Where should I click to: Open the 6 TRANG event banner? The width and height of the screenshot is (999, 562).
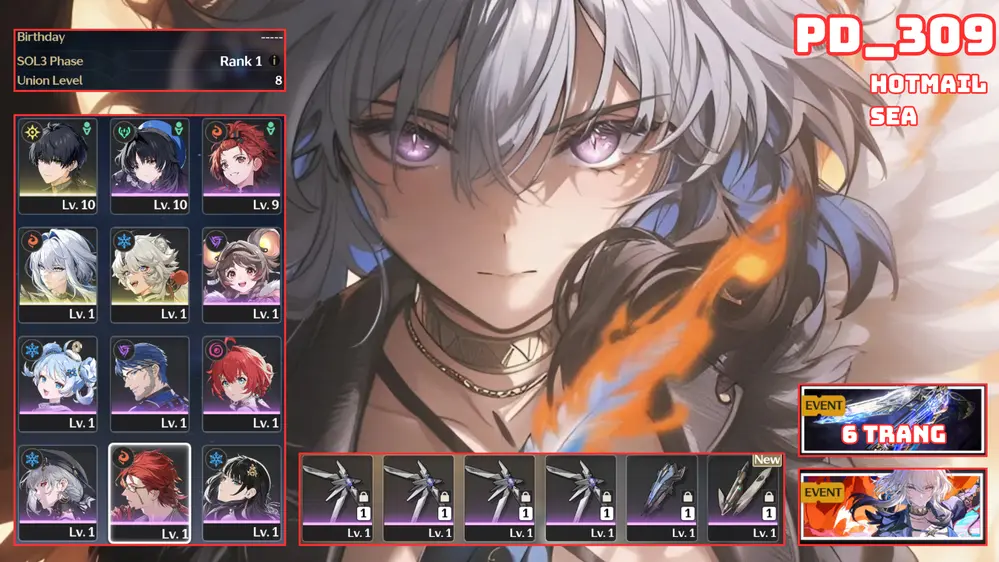coord(892,420)
